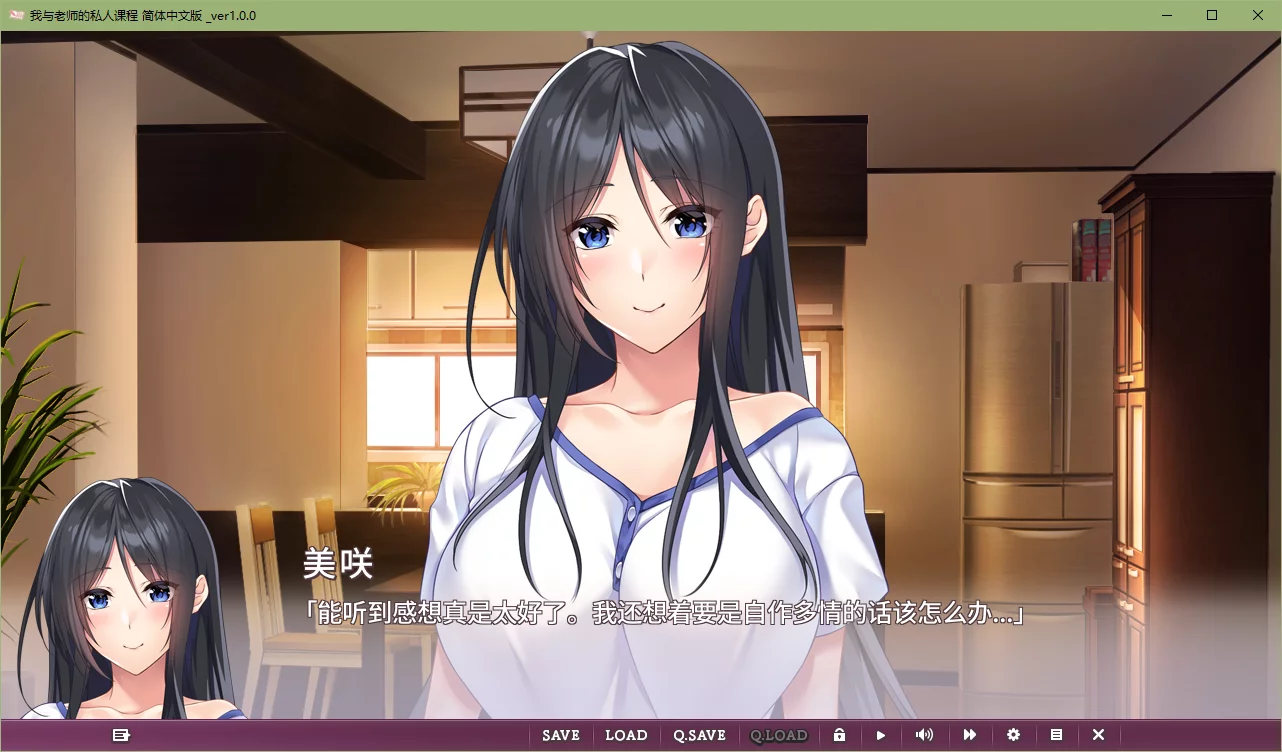The image size is (1282, 752).
Task: Minimize the game window
Action: click(x=1166, y=15)
